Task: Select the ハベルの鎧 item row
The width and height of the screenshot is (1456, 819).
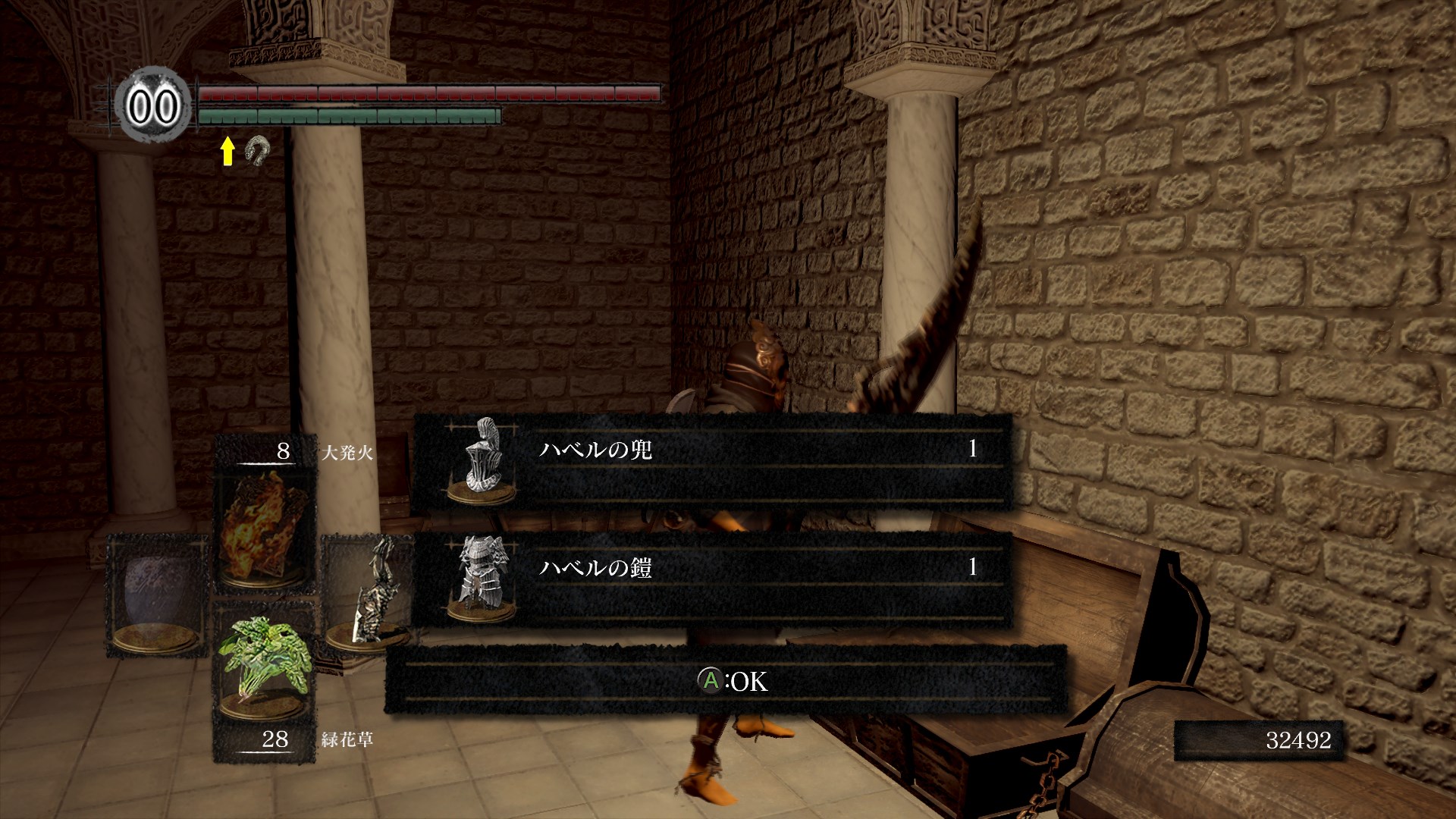Action: coord(713,579)
